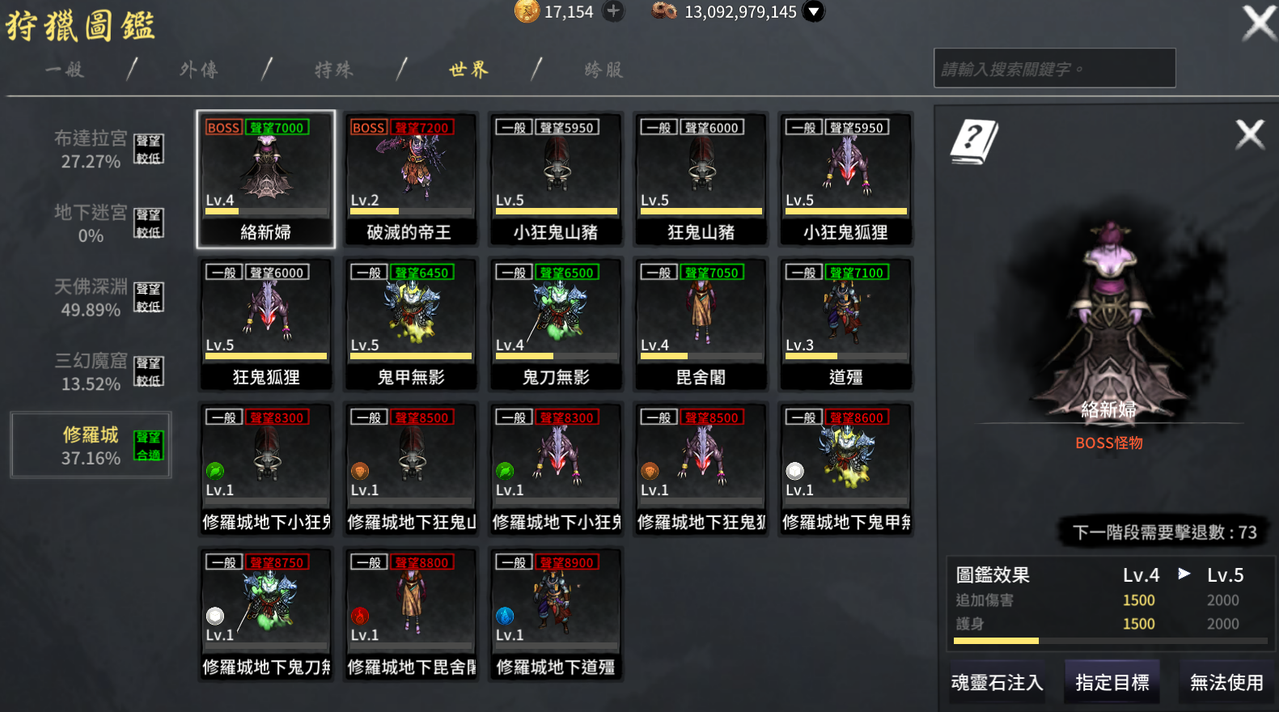
Task: Choose the 地下迷宮 area entry
Action: coord(91,223)
